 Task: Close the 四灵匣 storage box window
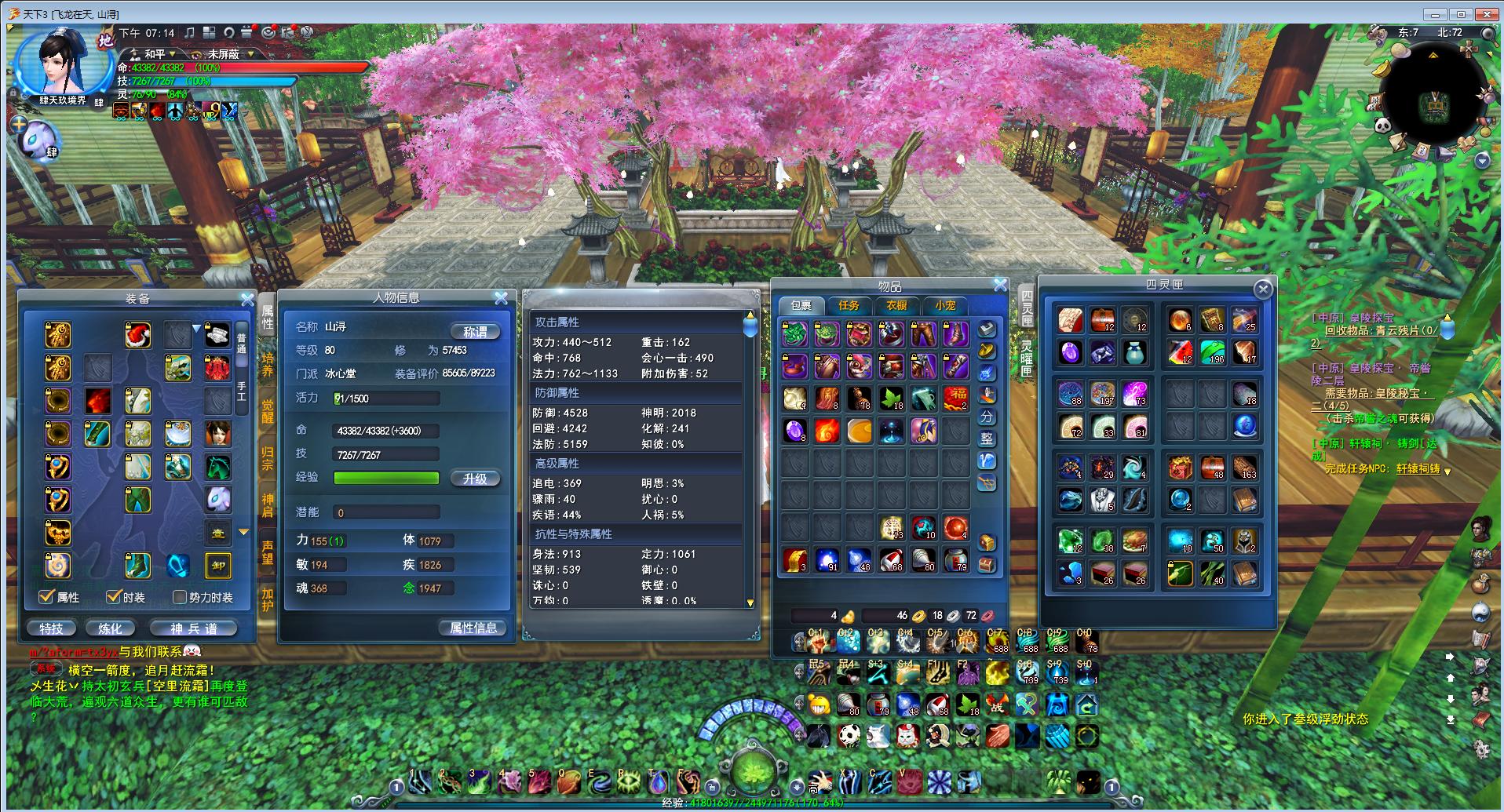coord(1262,289)
